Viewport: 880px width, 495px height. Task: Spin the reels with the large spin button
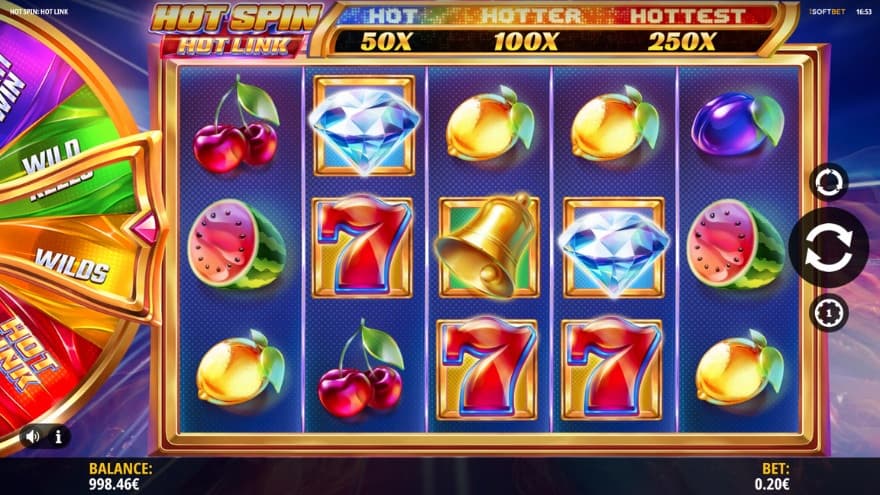[x=828, y=247]
